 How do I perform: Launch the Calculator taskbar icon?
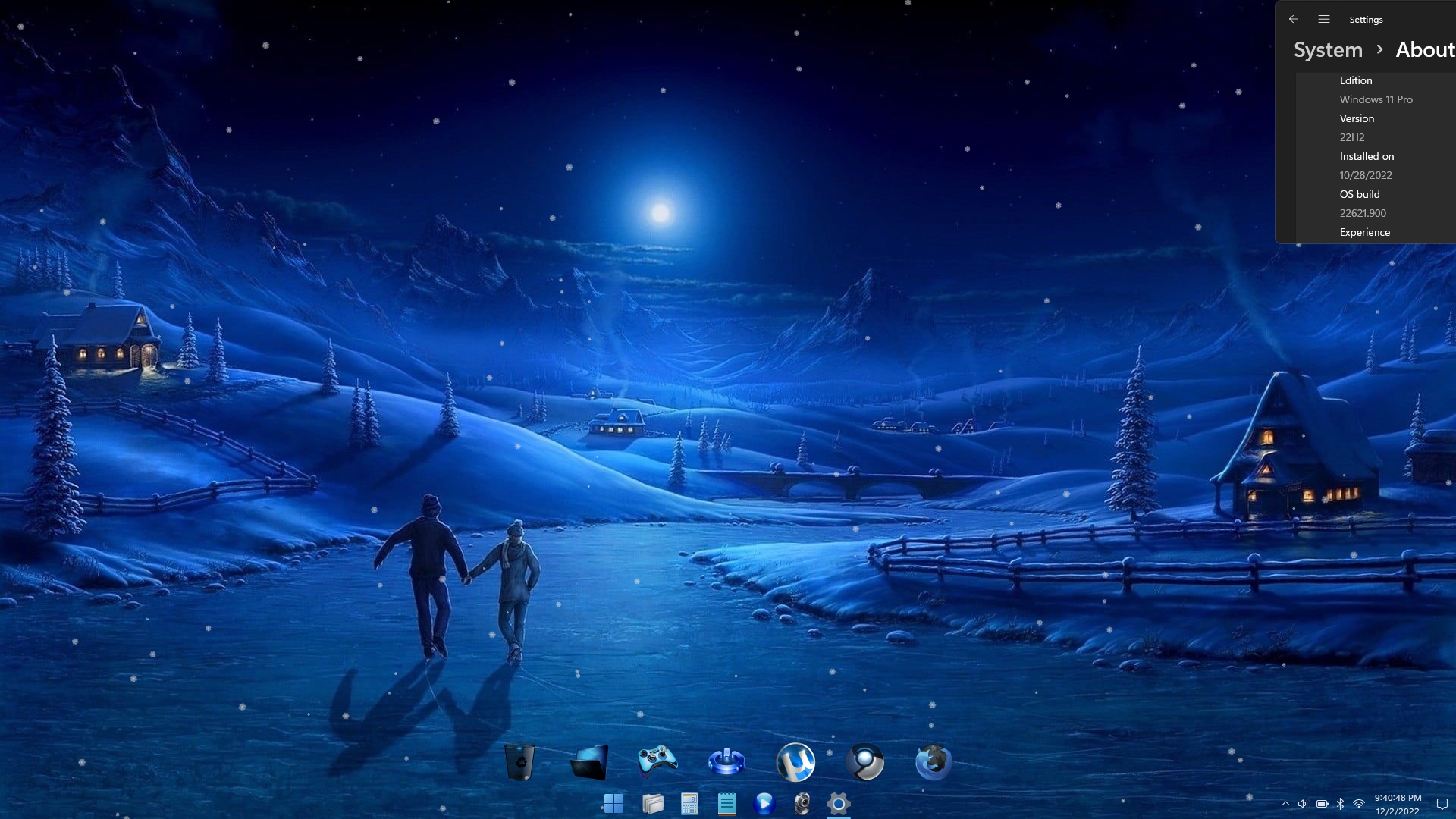pyautogui.click(x=689, y=803)
